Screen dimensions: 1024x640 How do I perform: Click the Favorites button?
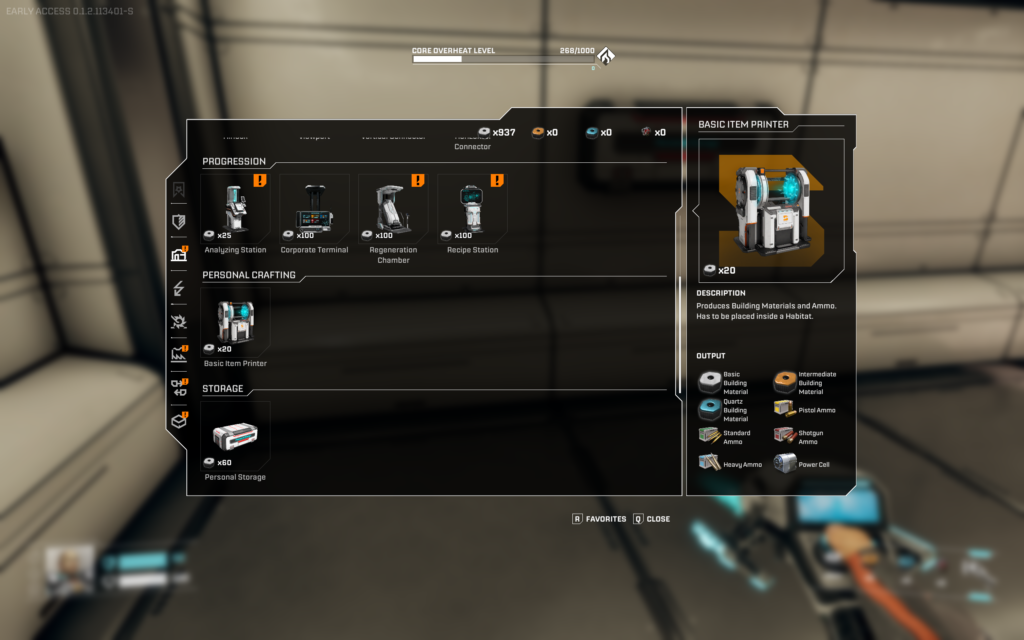(x=599, y=519)
